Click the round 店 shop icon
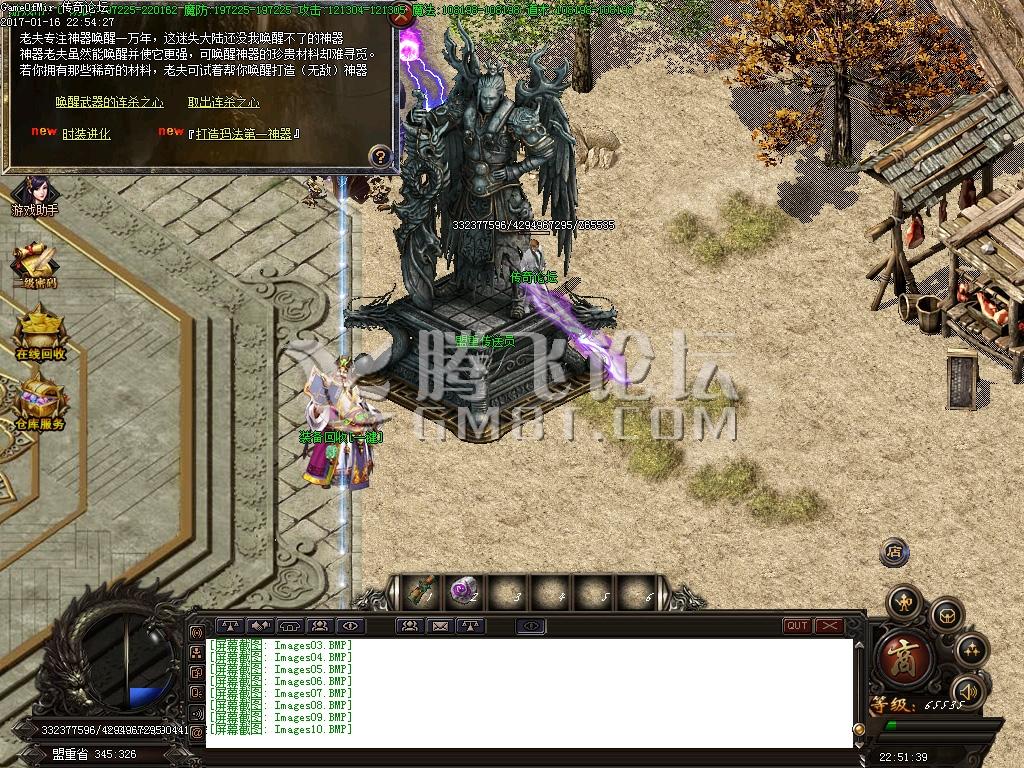This screenshot has width=1024, height=768. (x=894, y=552)
